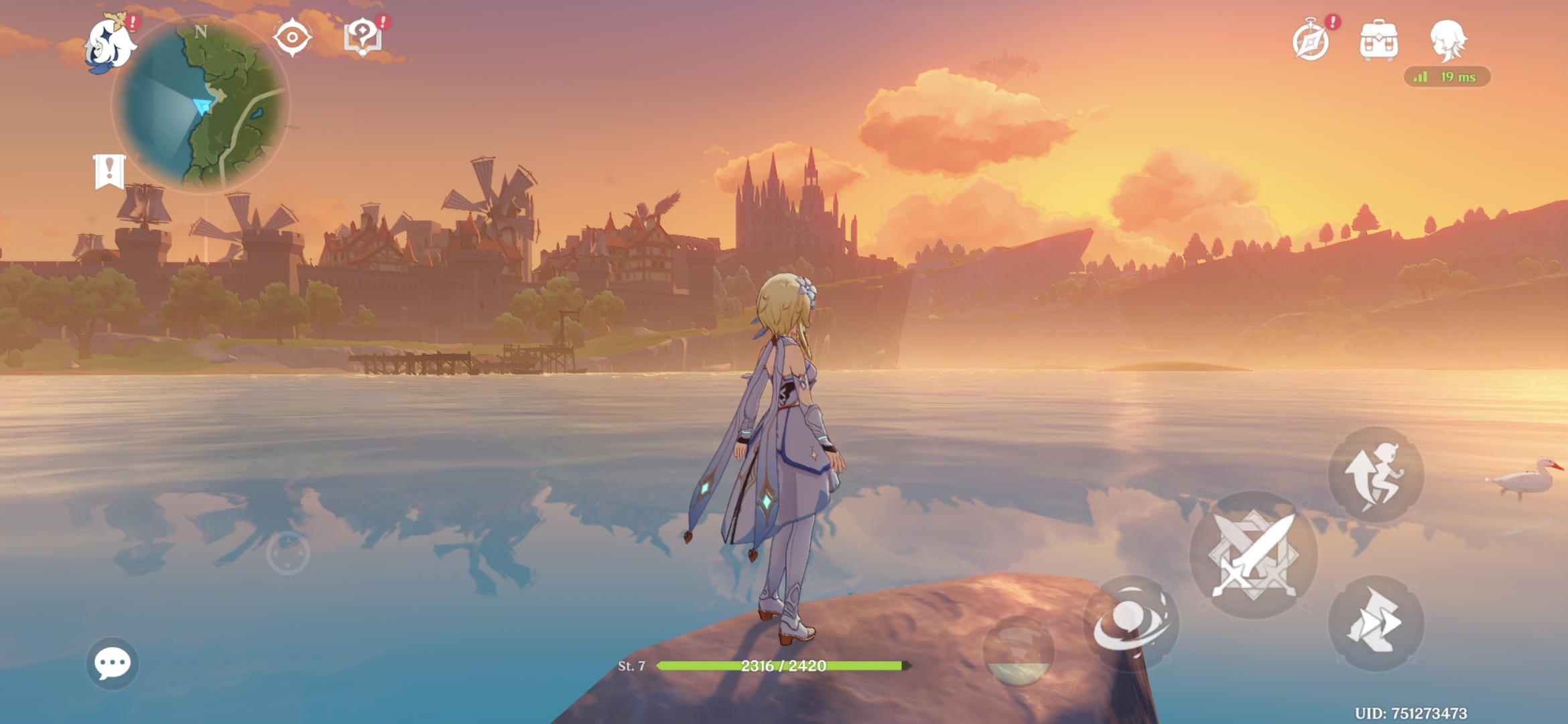Image resolution: width=1568 pixels, height=724 pixels.
Task: Tap the jump button
Action: pos(1376,475)
